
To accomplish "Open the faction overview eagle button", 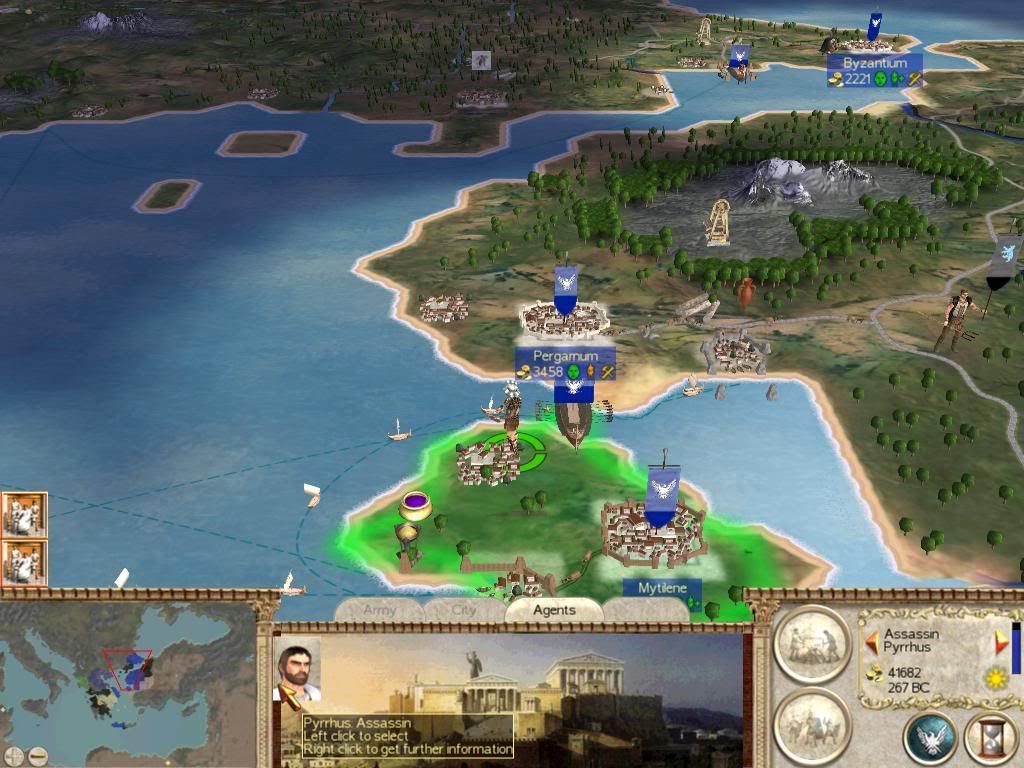I will coord(930,739).
